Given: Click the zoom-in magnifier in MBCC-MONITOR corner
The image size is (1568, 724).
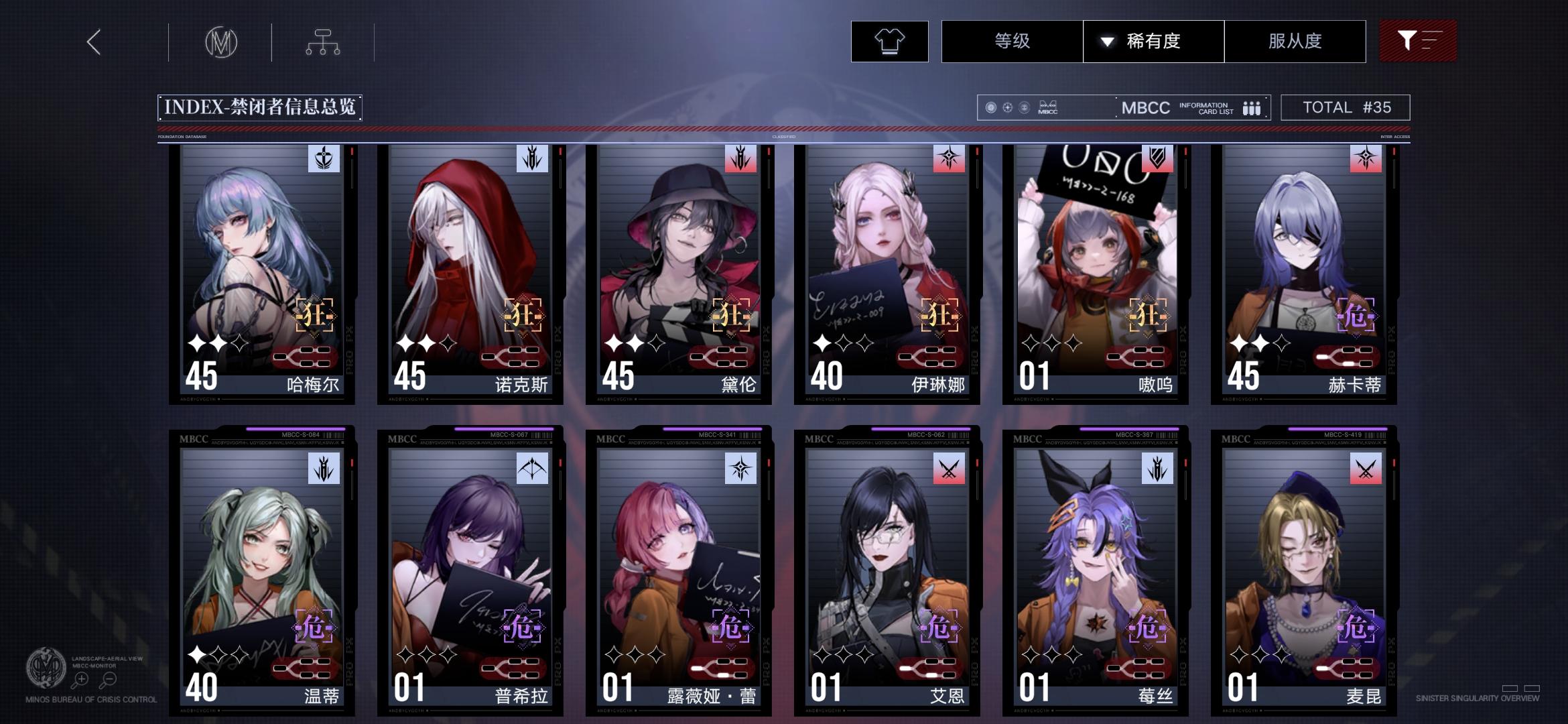Looking at the screenshot, I should (x=80, y=678).
